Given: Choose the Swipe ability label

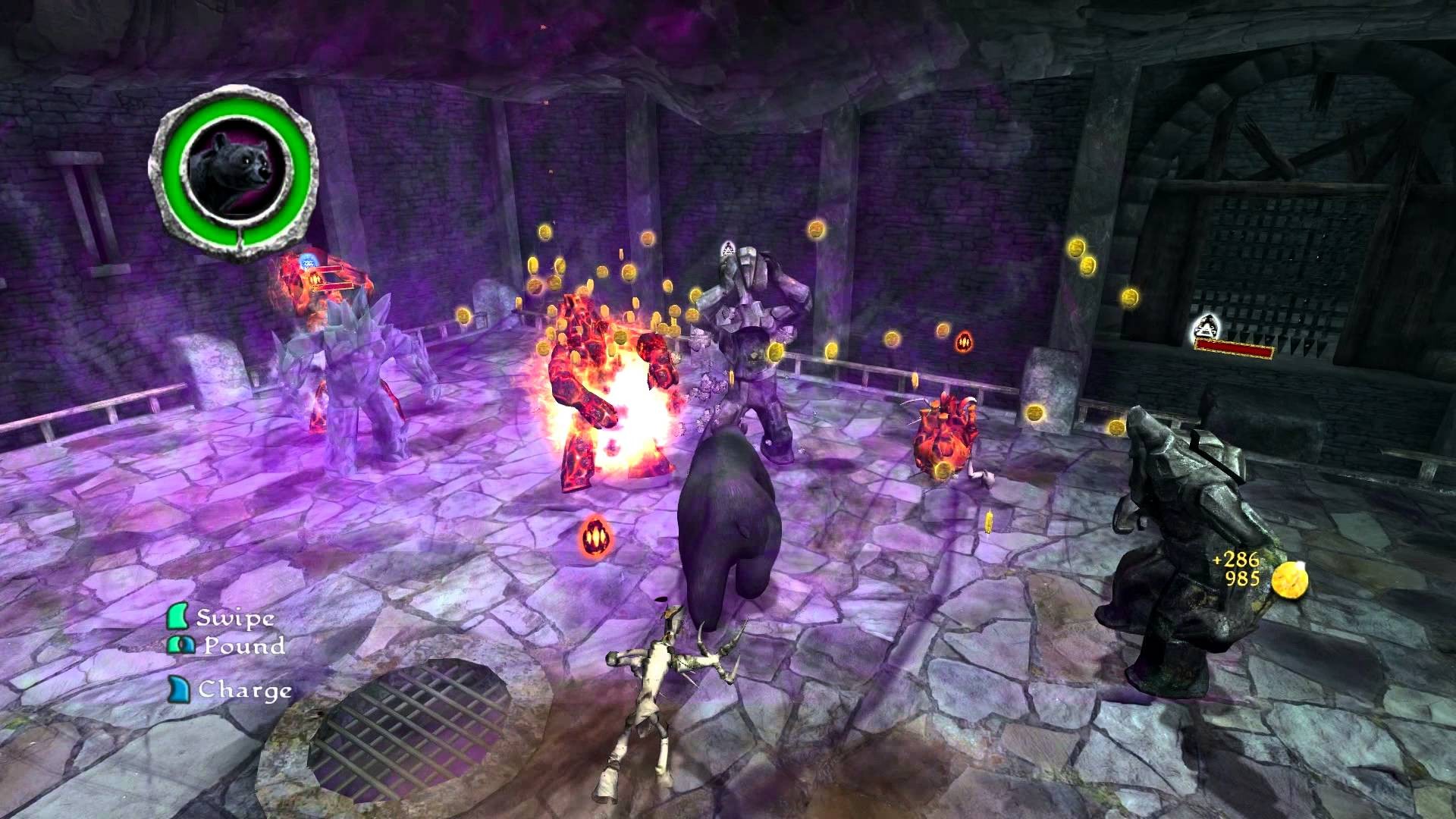Looking at the screenshot, I should pyautogui.click(x=235, y=617).
